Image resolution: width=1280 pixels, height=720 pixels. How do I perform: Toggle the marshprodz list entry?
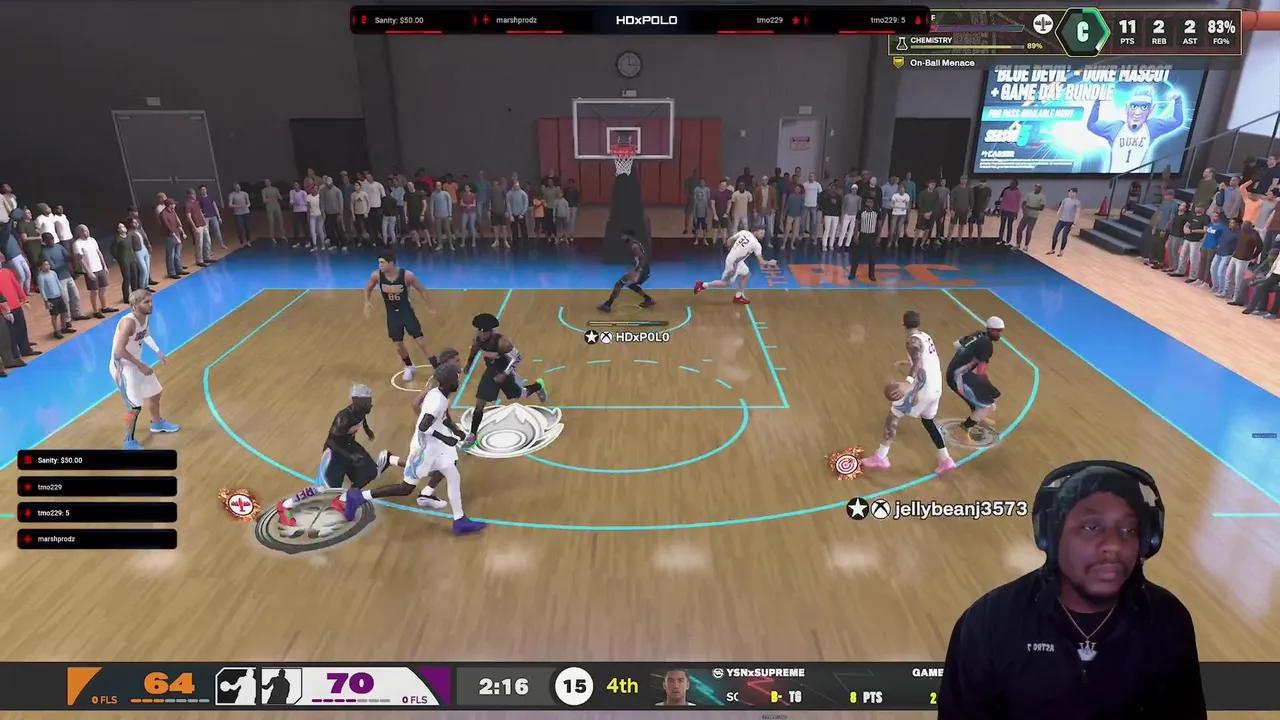click(x=96, y=538)
